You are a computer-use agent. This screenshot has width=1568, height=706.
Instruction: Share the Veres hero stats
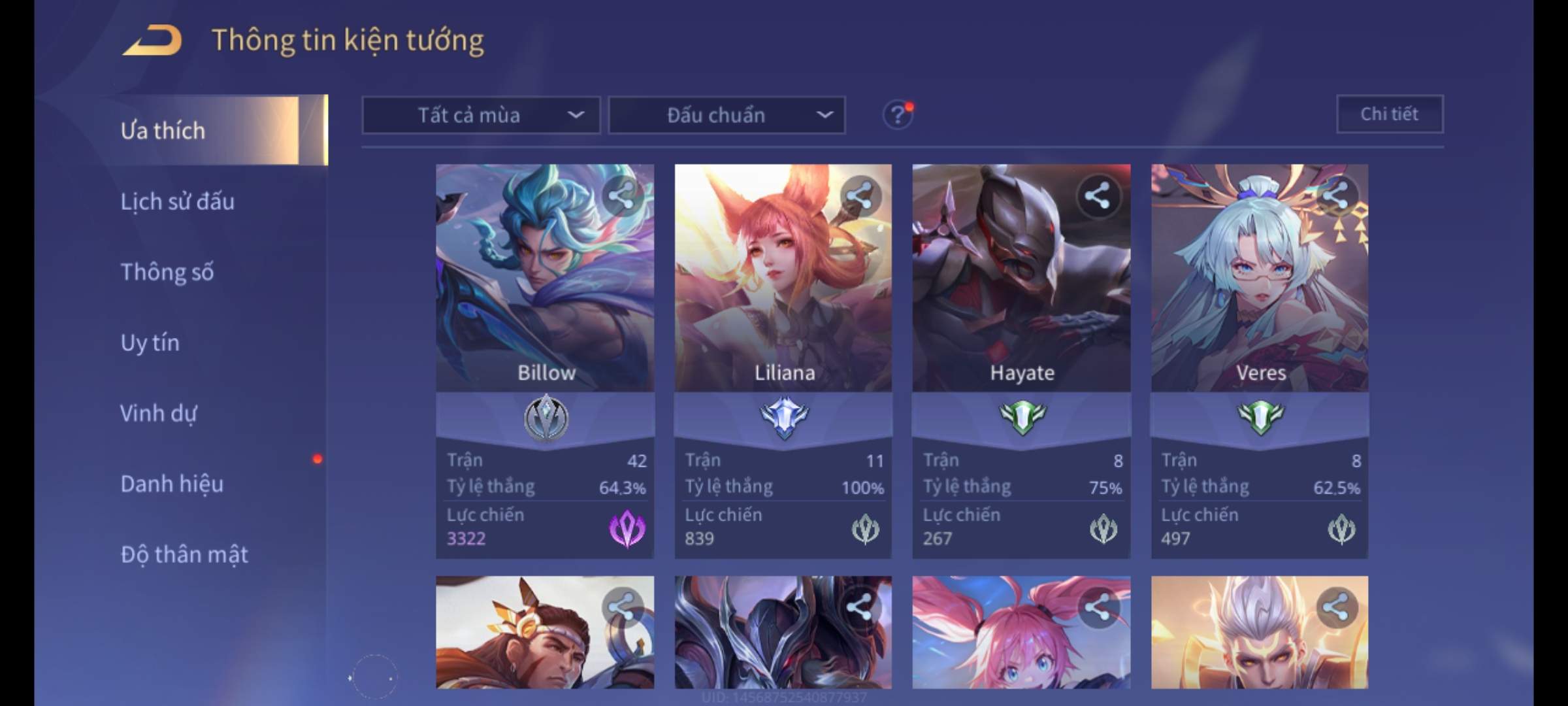tap(1336, 195)
